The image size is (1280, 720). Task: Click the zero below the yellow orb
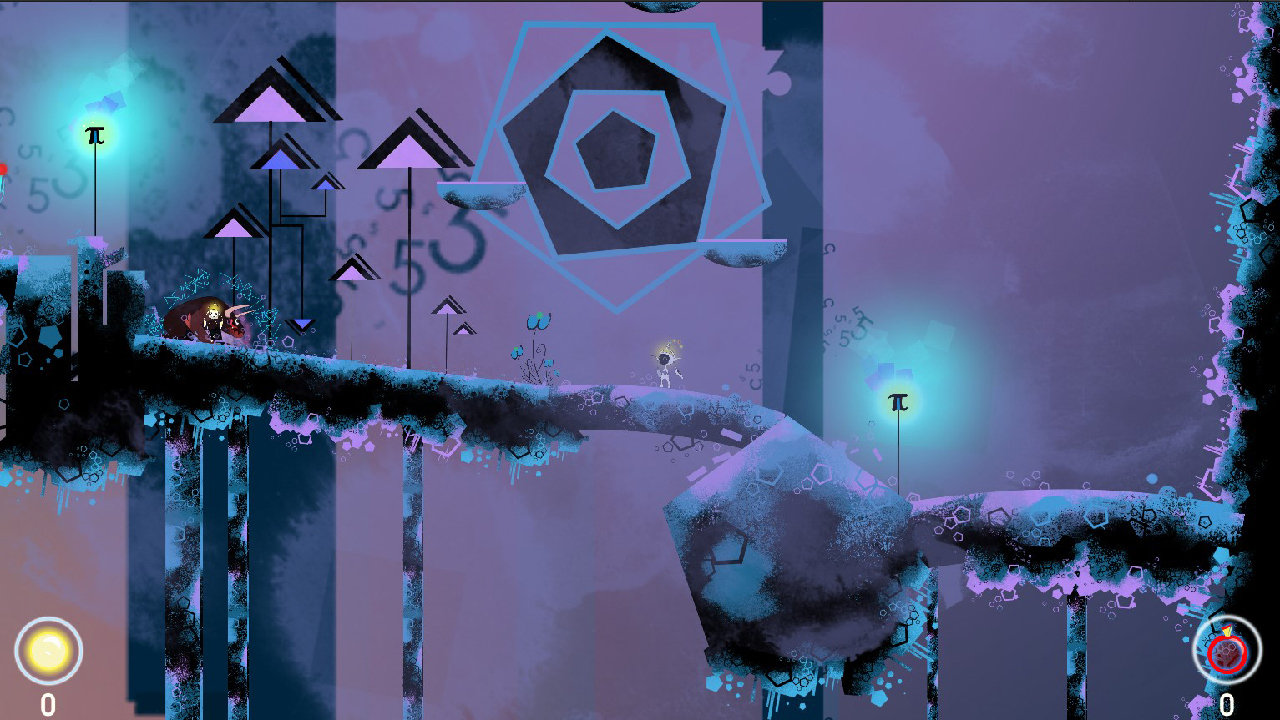(x=47, y=703)
